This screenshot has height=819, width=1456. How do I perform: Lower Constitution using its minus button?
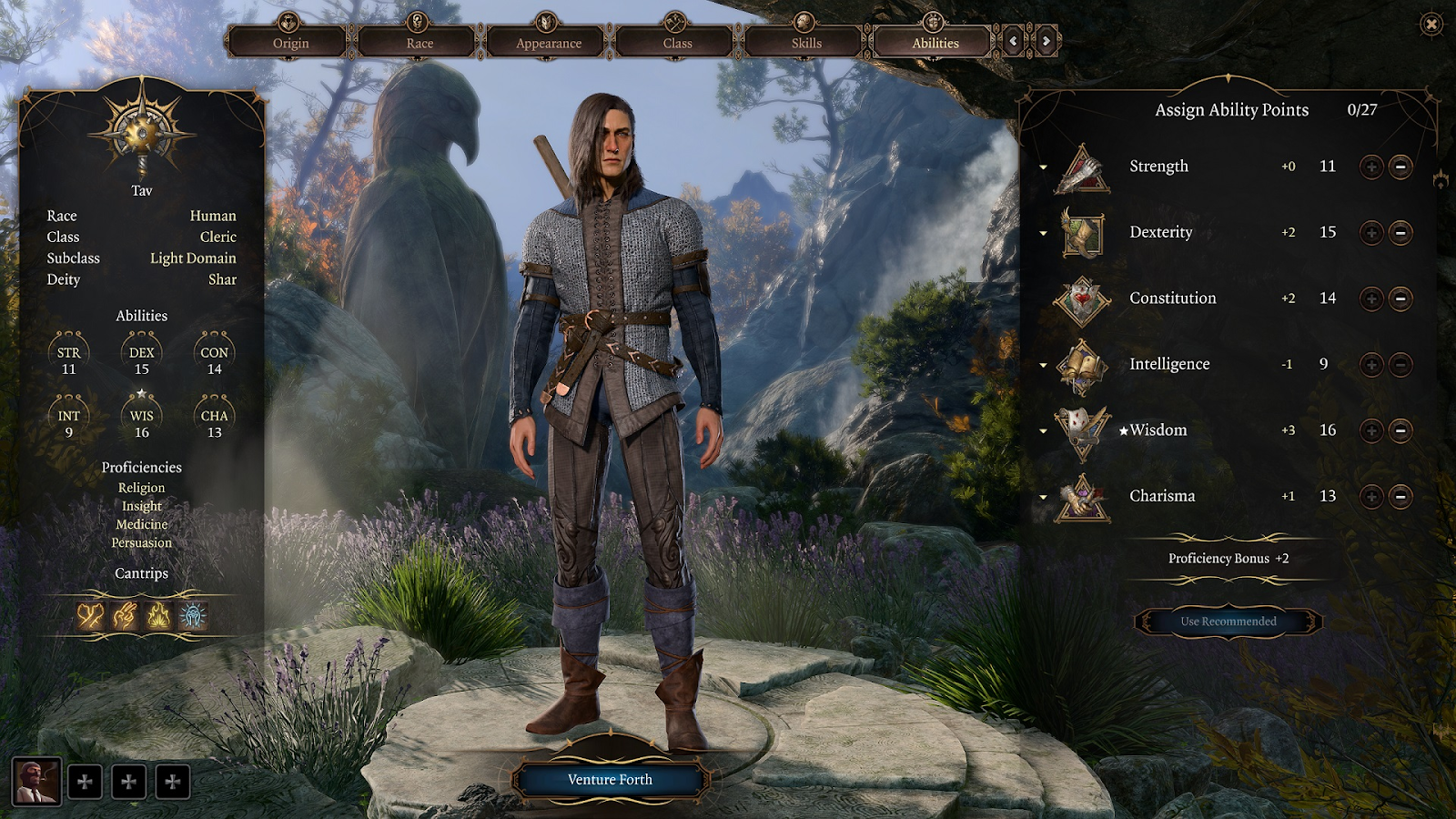[1401, 298]
